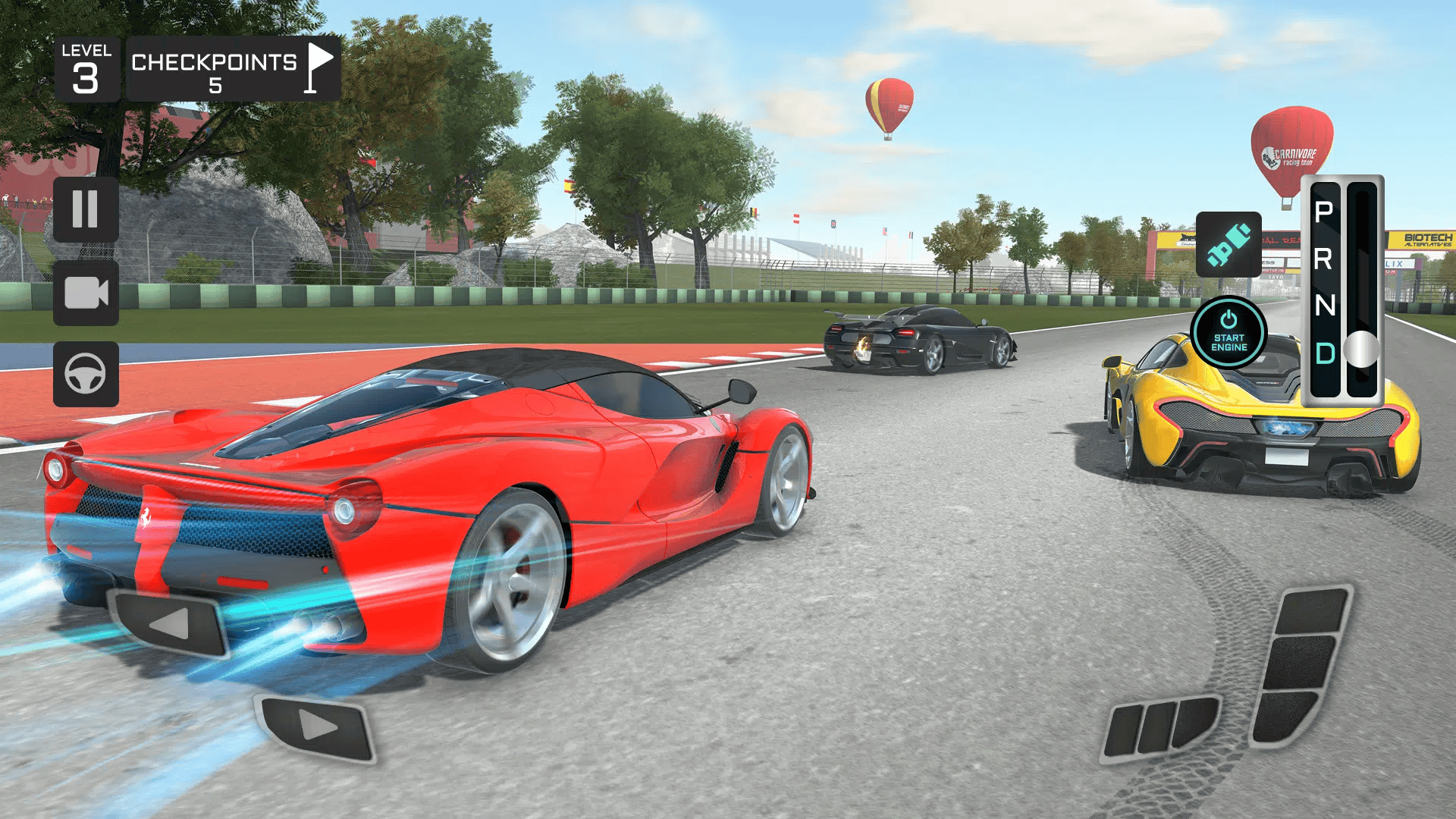This screenshot has width=1456, height=819.
Task: Start the engine
Action: click(x=1228, y=332)
